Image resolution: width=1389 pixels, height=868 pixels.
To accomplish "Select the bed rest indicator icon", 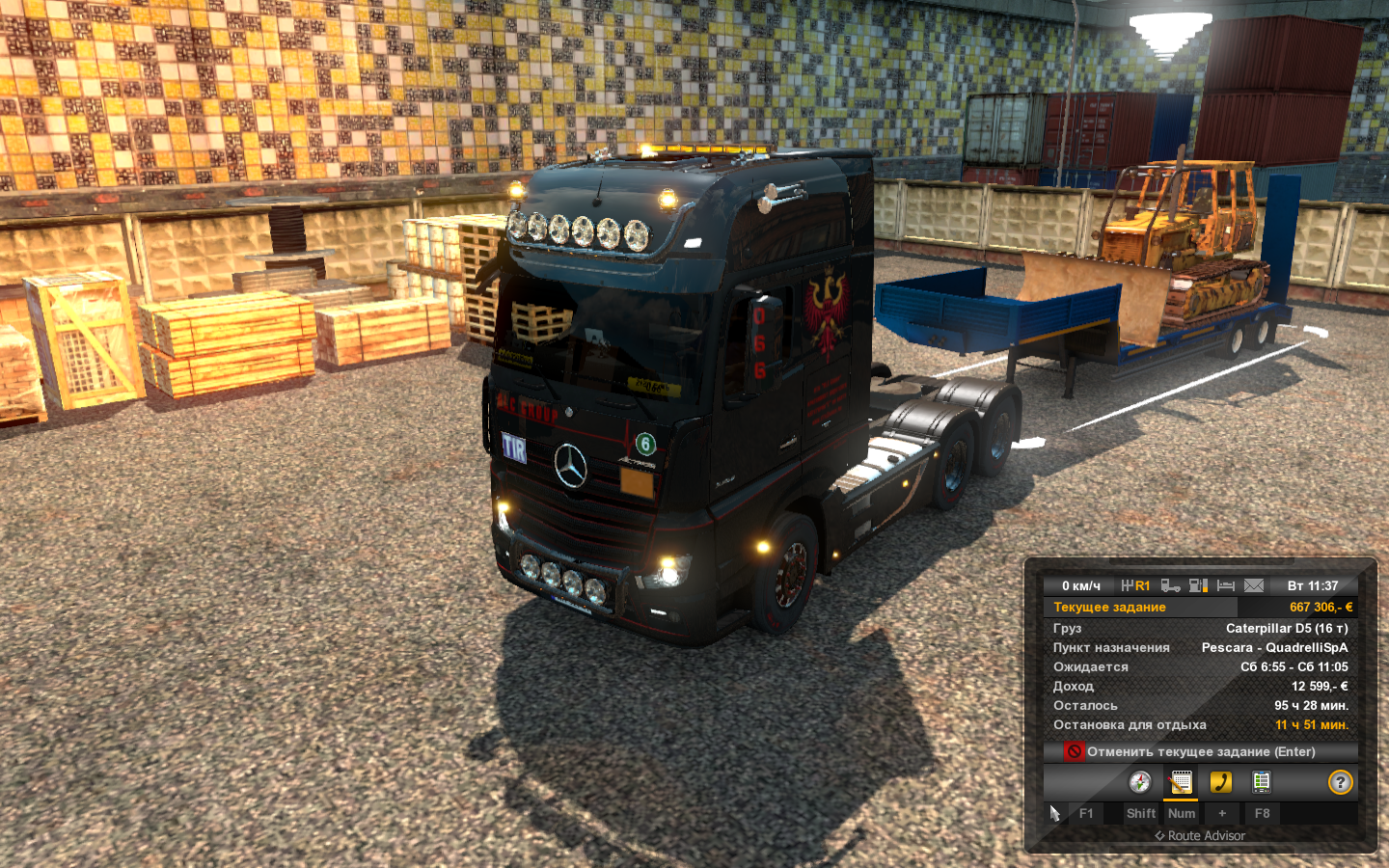I will (x=1226, y=585).
